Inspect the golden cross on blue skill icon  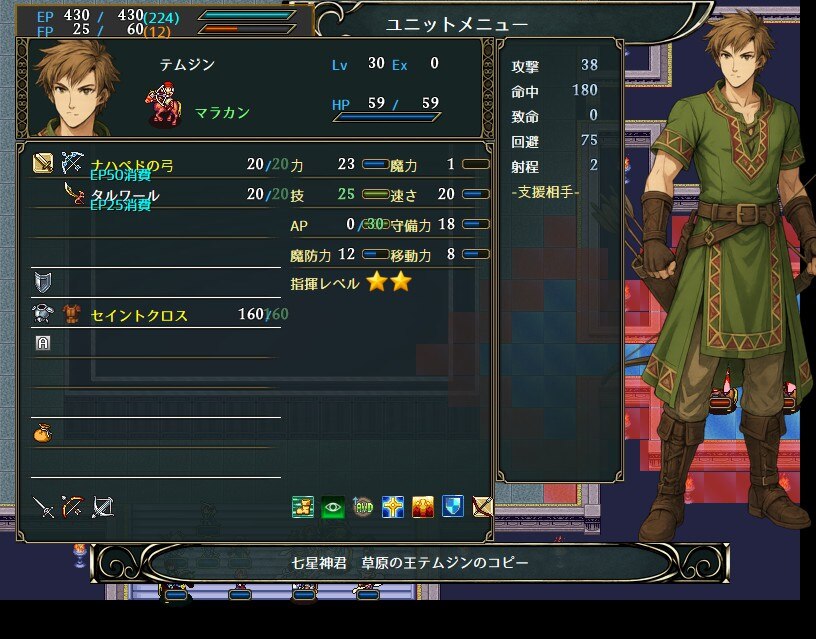click(393, 507)
